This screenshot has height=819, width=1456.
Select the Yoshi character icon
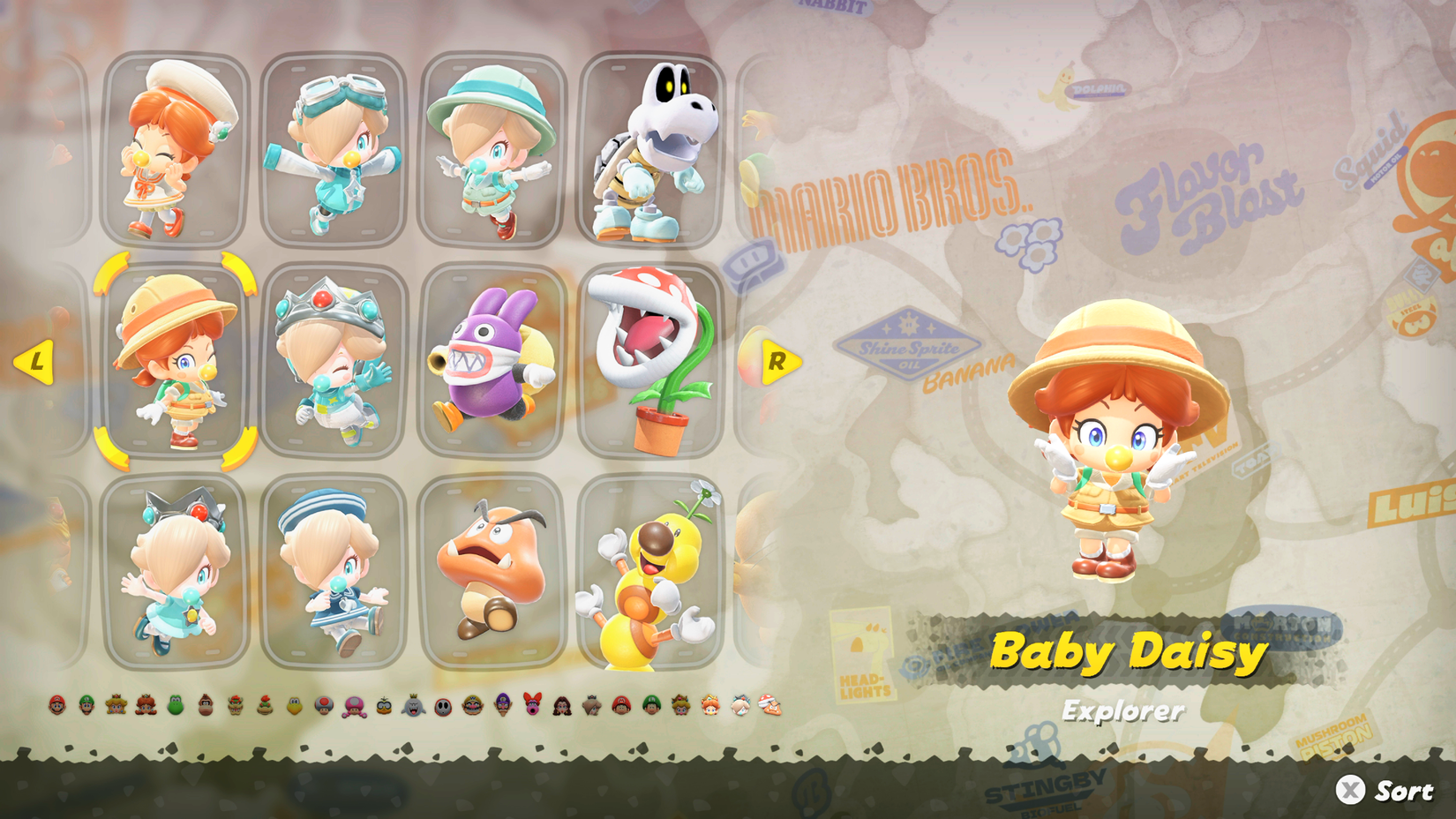pyautogui.click(x=175, y=706)
